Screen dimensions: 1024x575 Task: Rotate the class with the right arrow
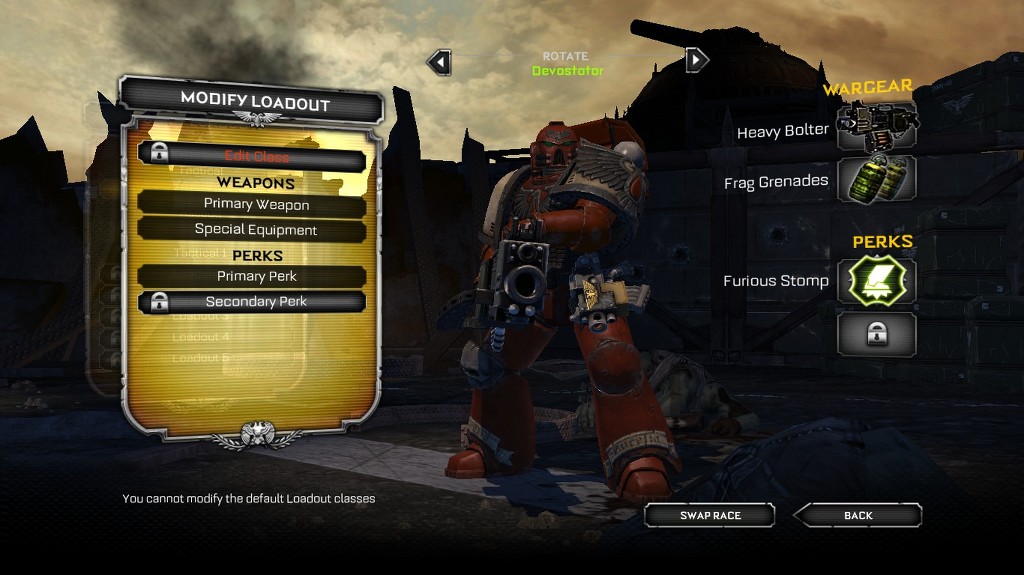(697, 60)
